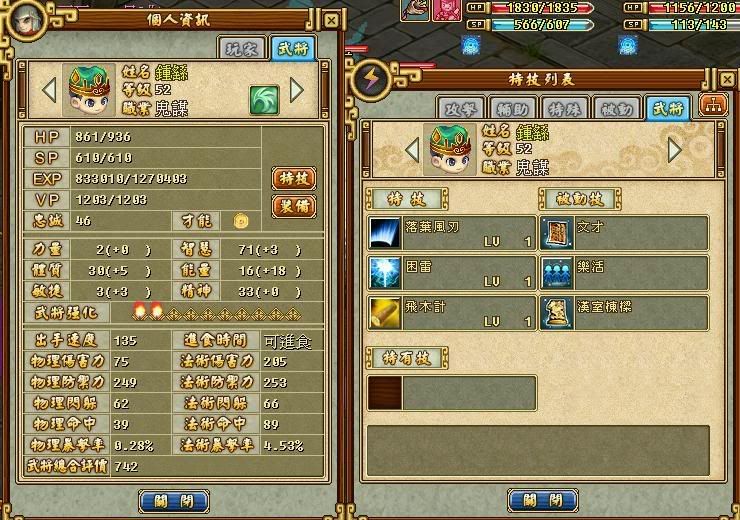Select the 漢室棟樑 passive skill

pyautogui.click(x=625, y=313)
